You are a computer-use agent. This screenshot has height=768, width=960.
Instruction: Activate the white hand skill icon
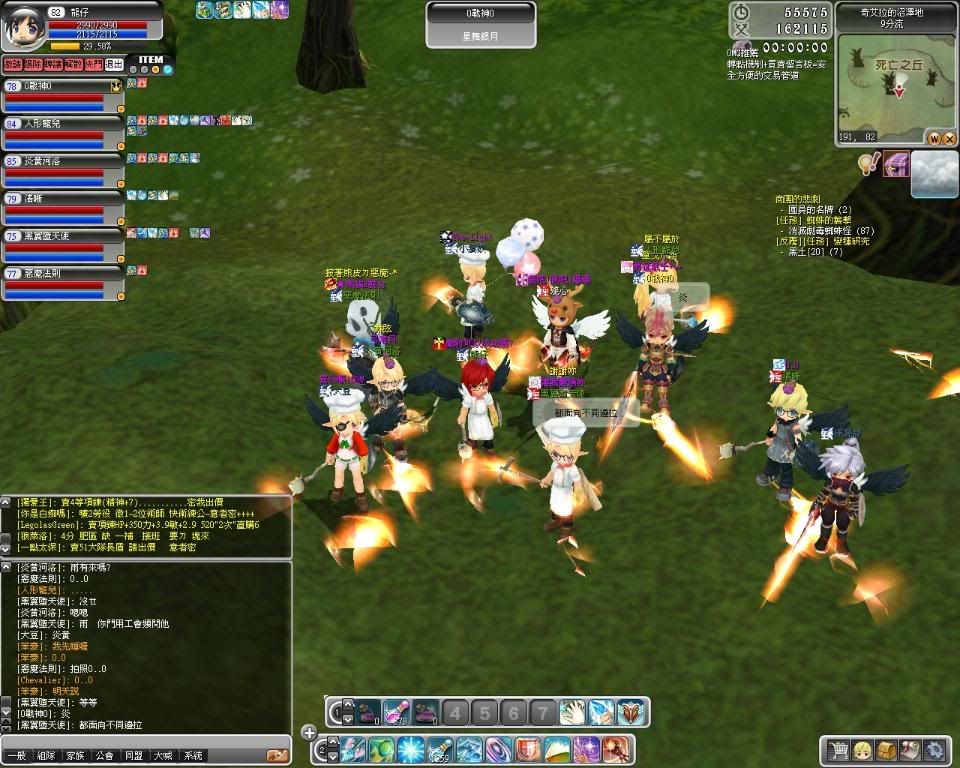tap(571, 712)
